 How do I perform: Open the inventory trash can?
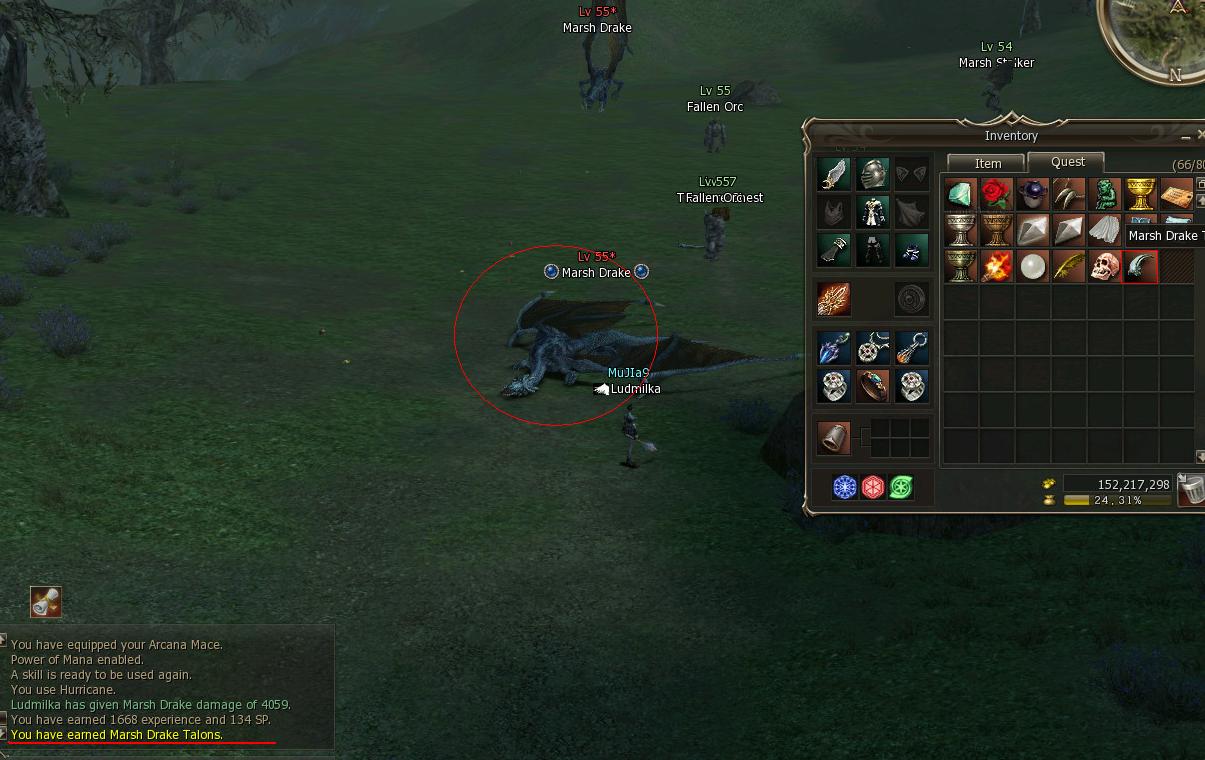1190,489
